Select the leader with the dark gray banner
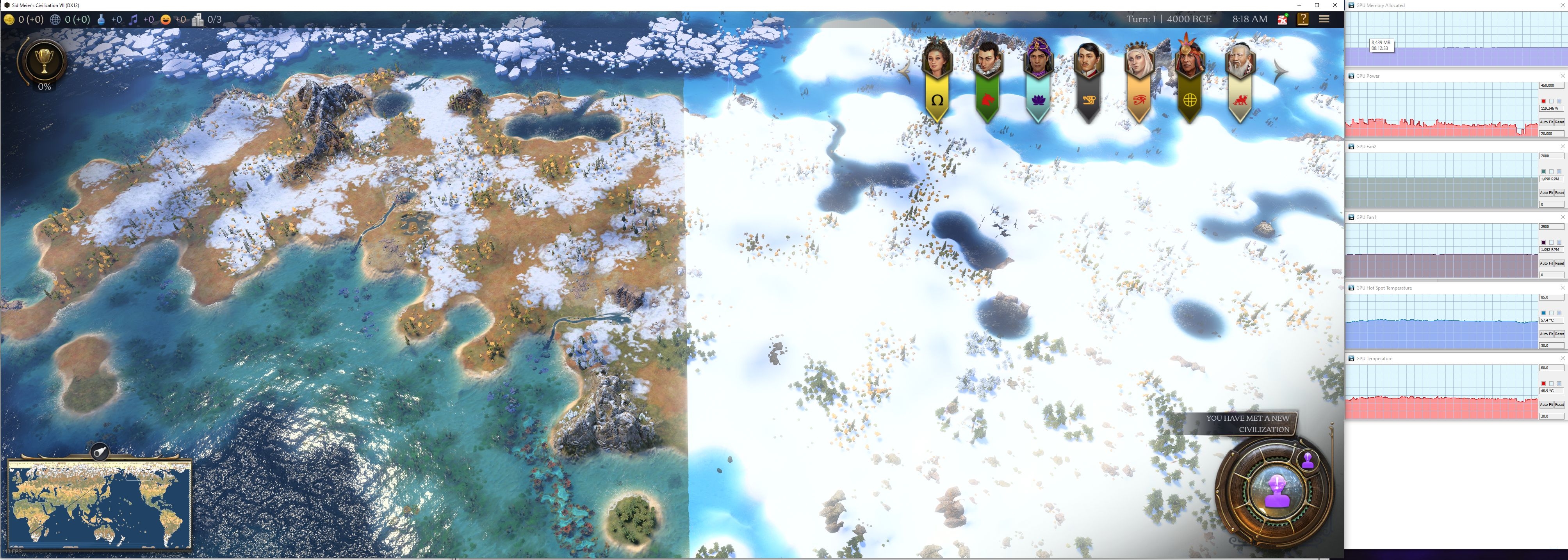 pyautogui.click(x=1089, y=79)
